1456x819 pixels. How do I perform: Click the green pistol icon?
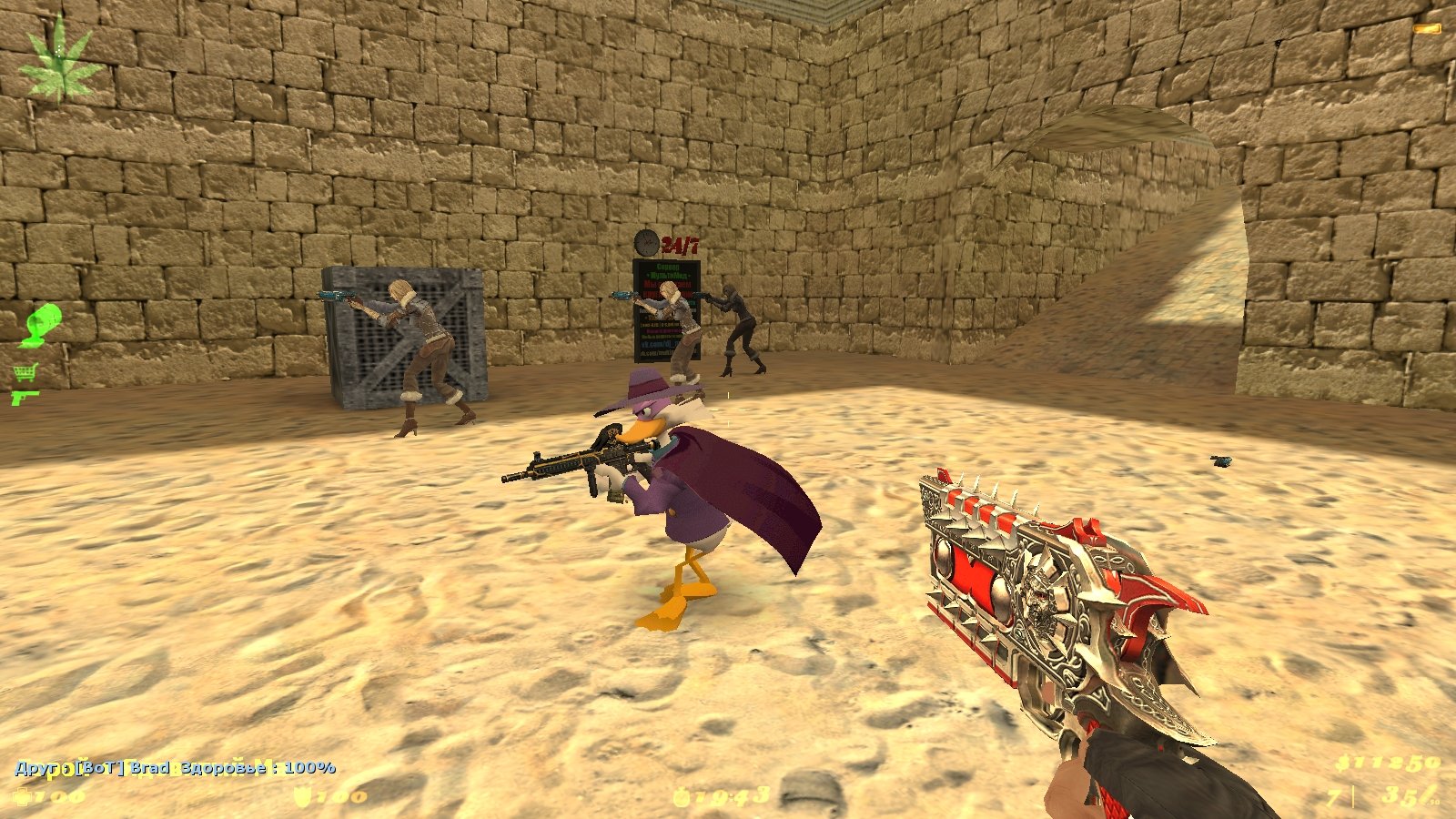click(x=25, y=397)
